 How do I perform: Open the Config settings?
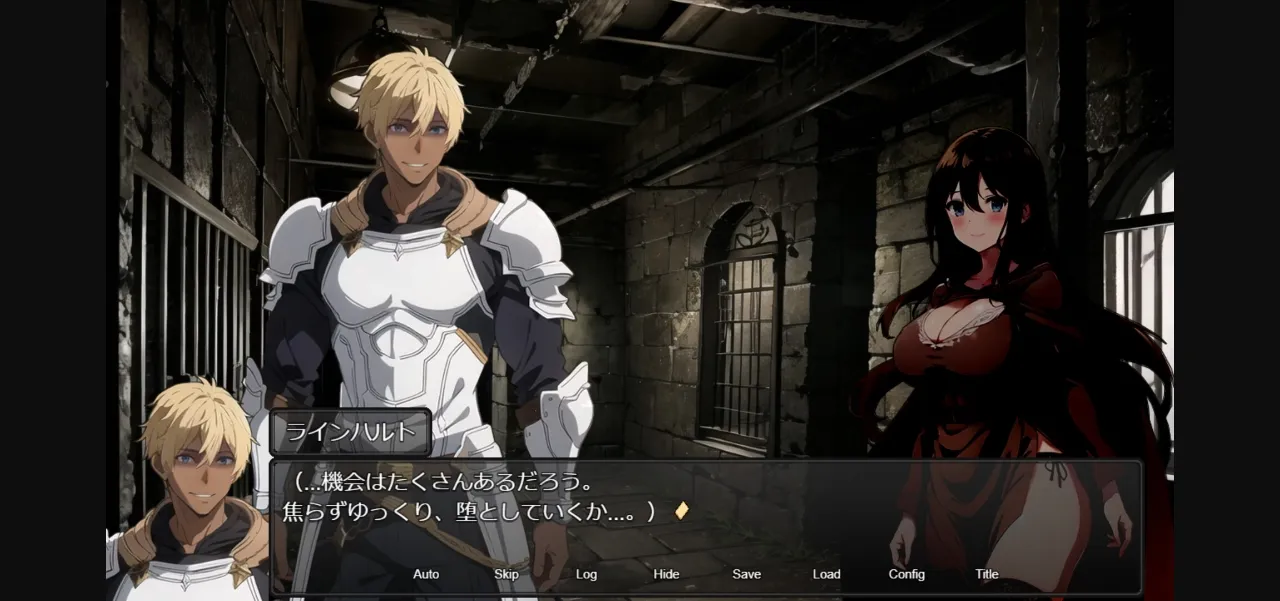tap(906, 574)
